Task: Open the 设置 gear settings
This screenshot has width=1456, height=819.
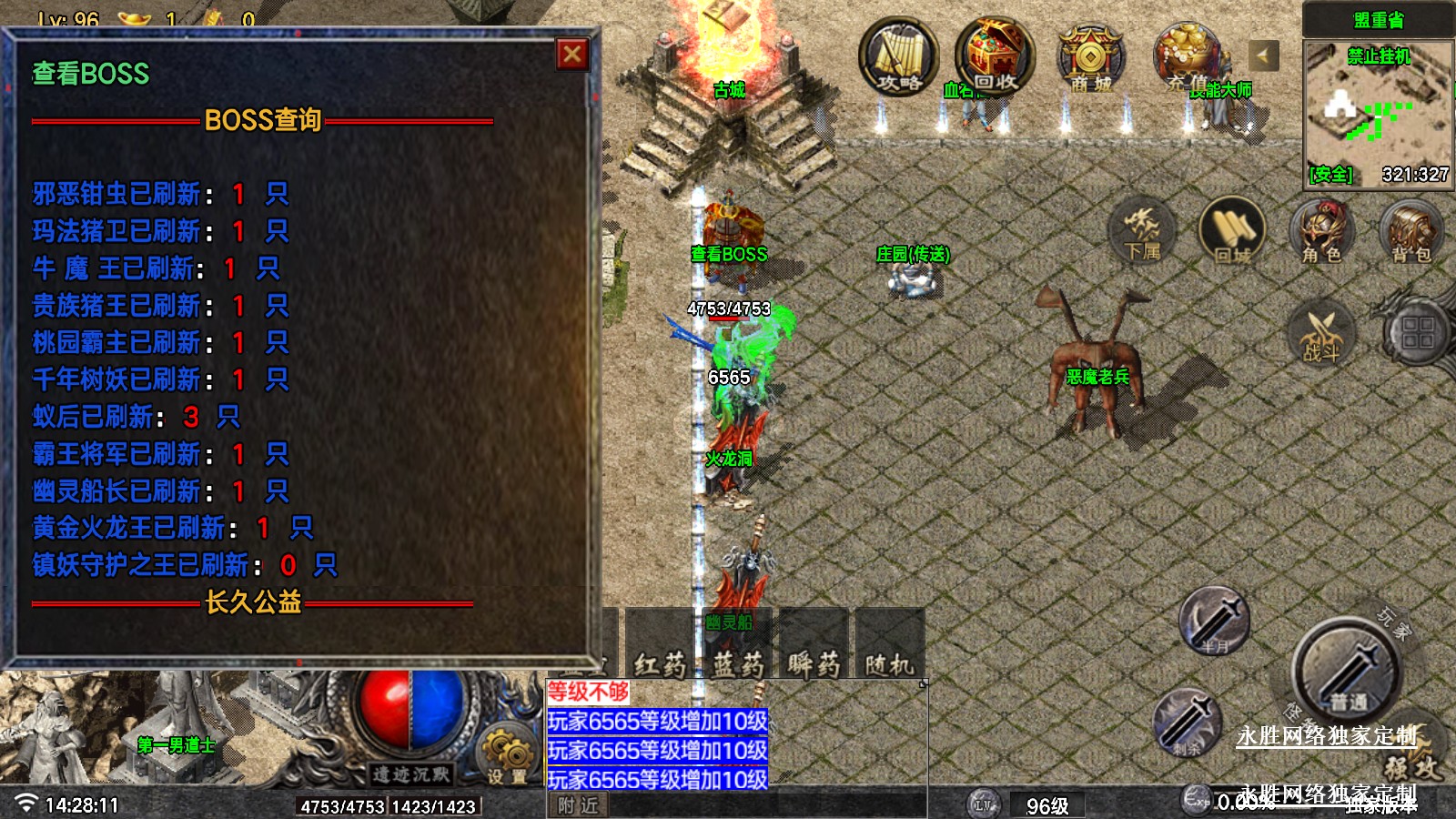Action: 506,757
